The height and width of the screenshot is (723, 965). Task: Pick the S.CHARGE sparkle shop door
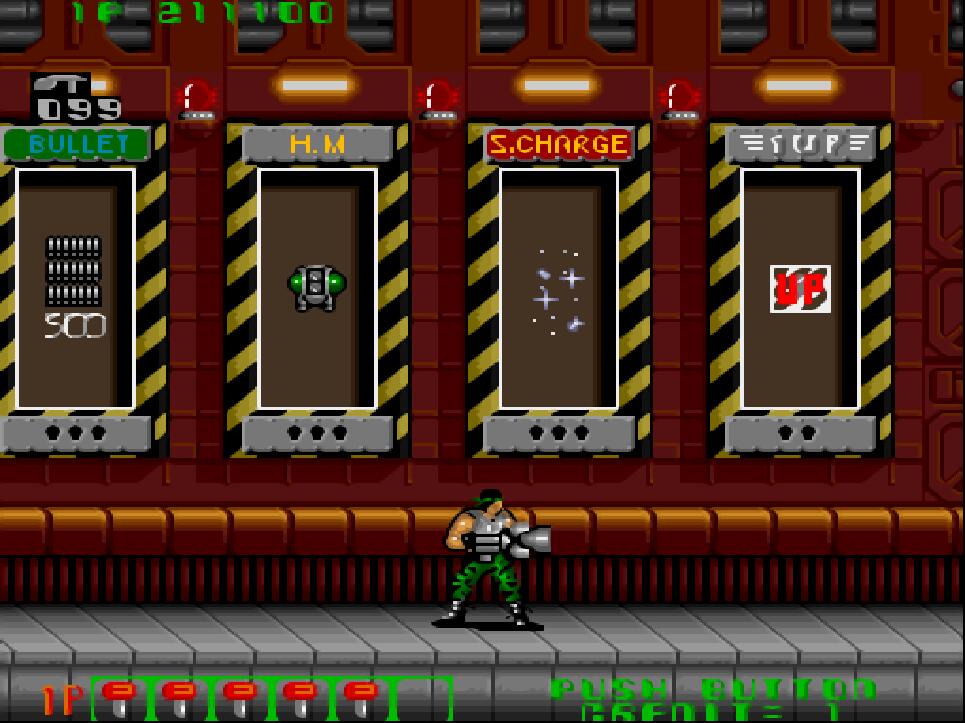pyautogui.click(x=559, y=289)
